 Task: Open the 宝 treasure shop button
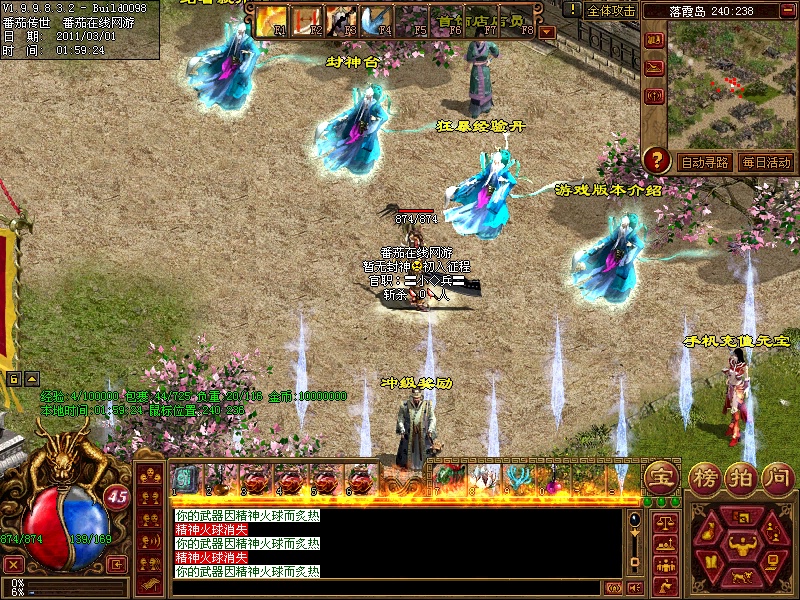coord(660,476)
